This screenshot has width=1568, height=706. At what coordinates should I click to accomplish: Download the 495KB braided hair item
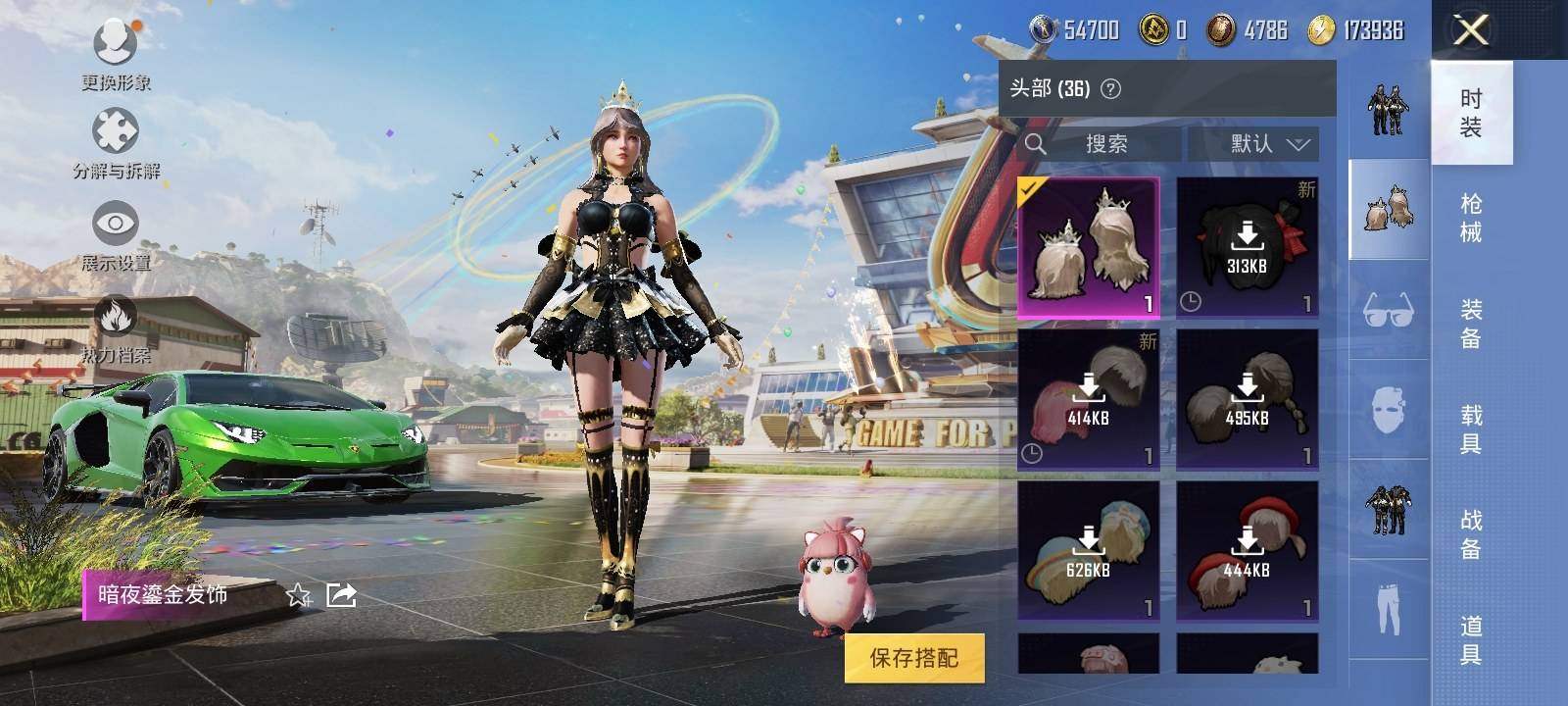click(x=1247, y=400)
